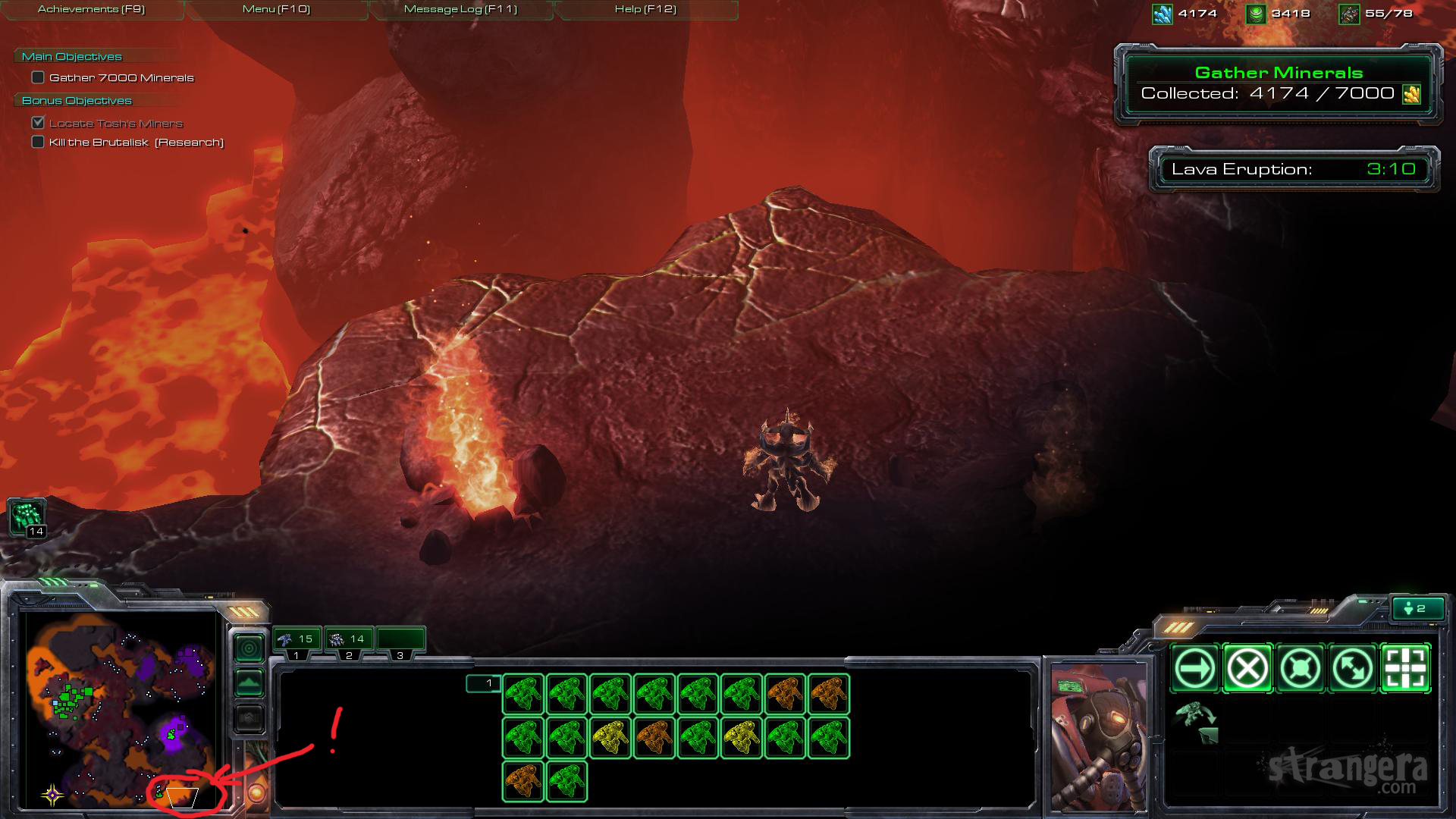This screenshot has height=819, width=1456.
Task: Issue the Move command
Action: [x=1194, y=669]
